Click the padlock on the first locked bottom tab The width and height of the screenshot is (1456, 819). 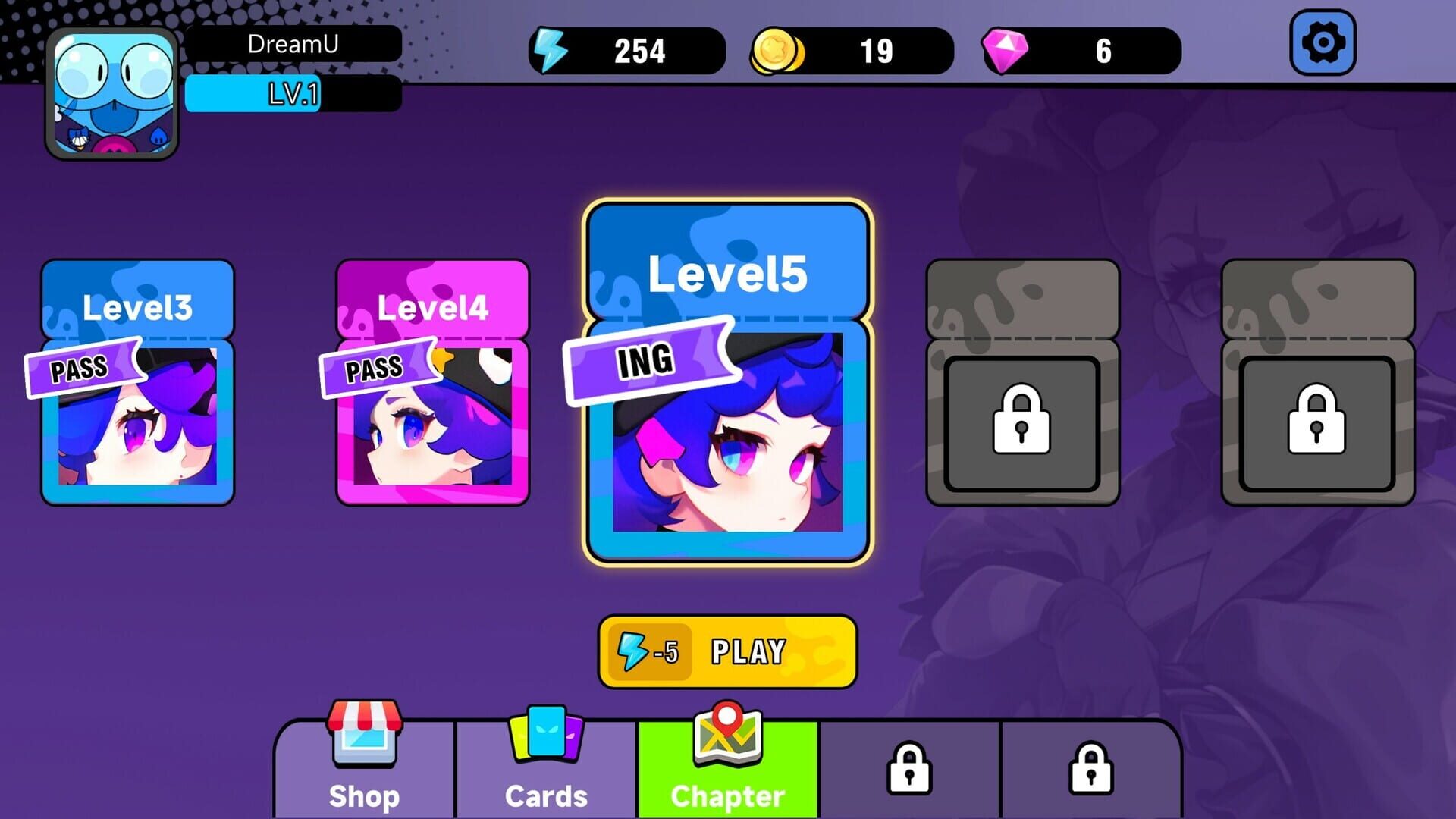click(x=909, y=766)
